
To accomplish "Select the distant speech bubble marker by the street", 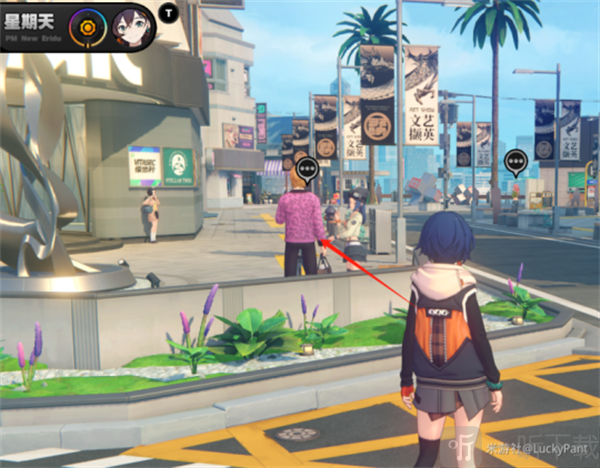I will pyautogui.click(x=515, y=161).
